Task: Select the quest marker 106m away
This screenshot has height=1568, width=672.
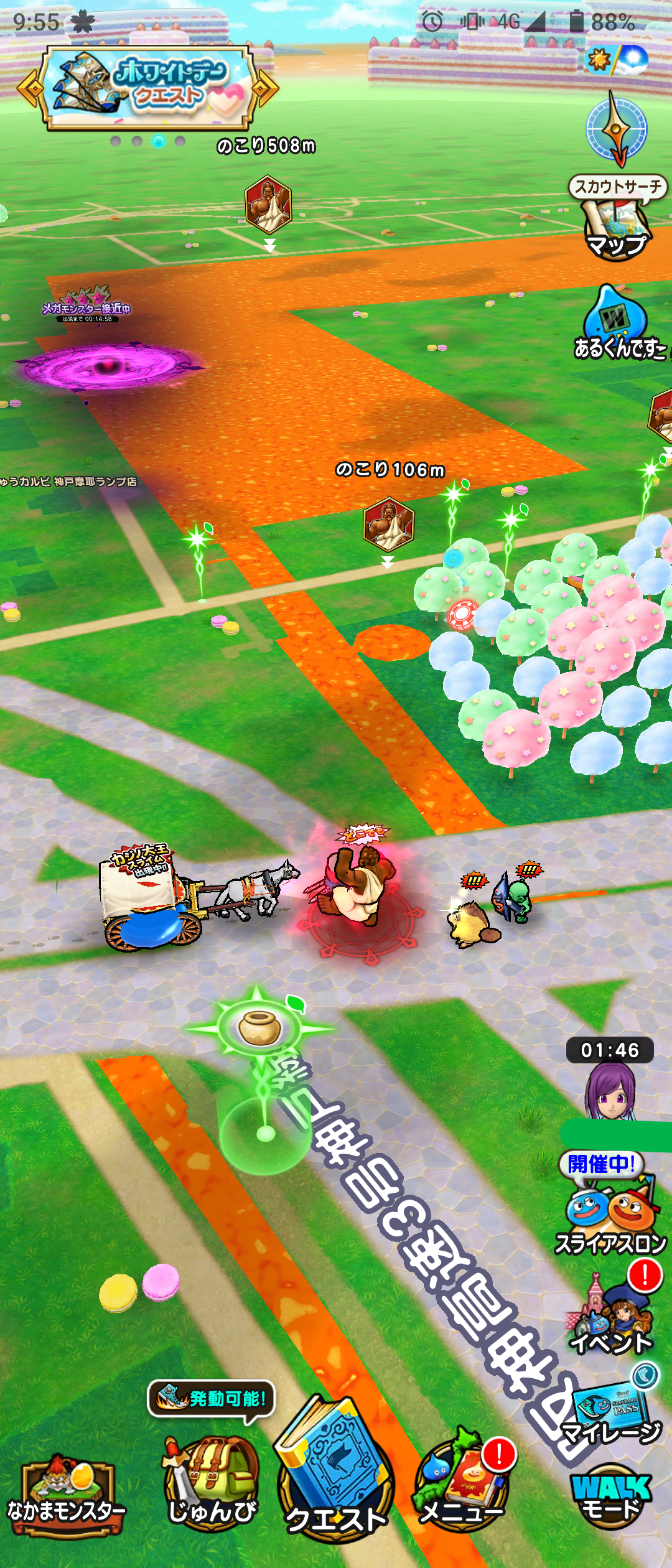Action: pyautogui.click(x=388, y=525)
